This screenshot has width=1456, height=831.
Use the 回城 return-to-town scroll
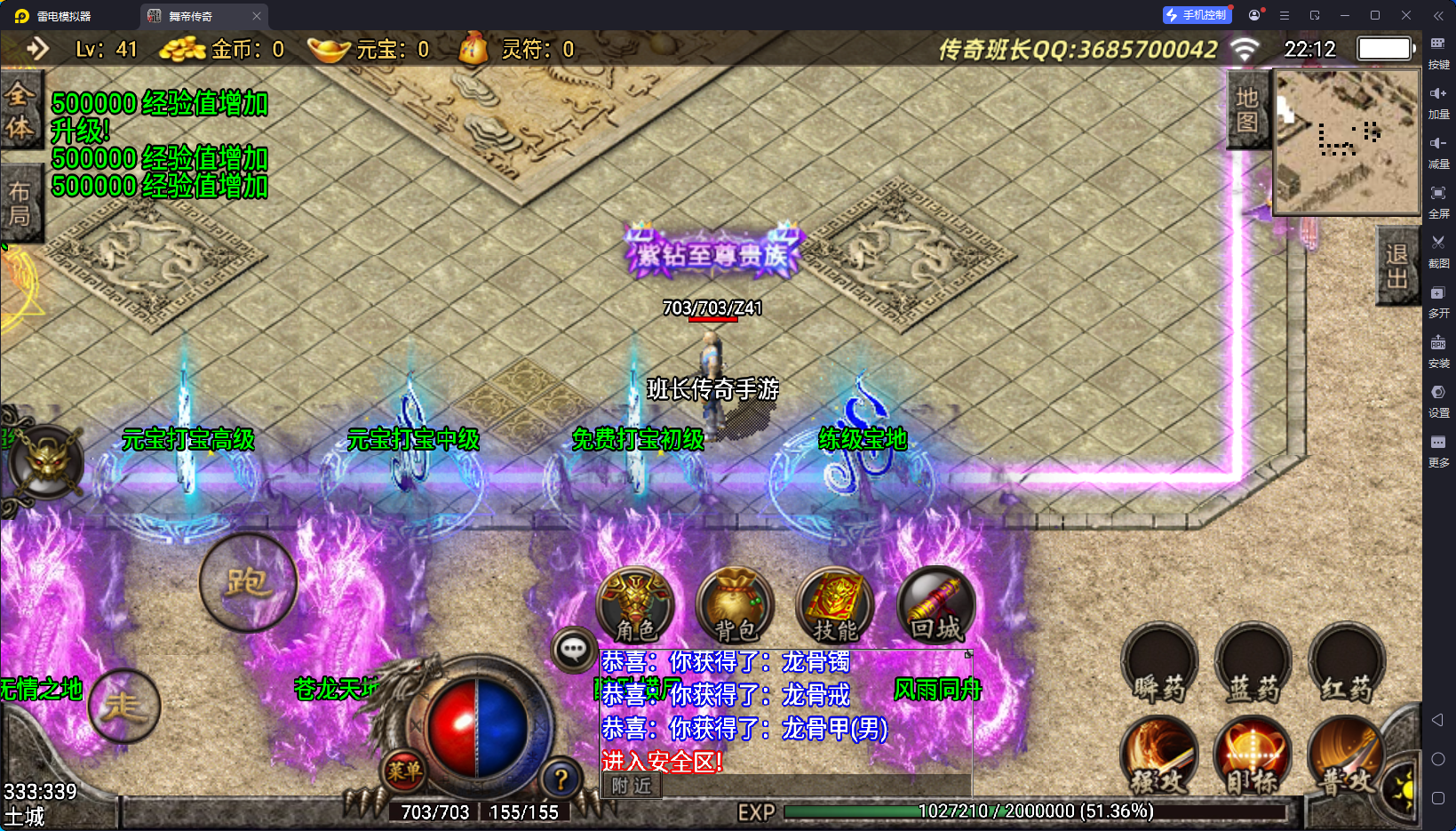936,605
